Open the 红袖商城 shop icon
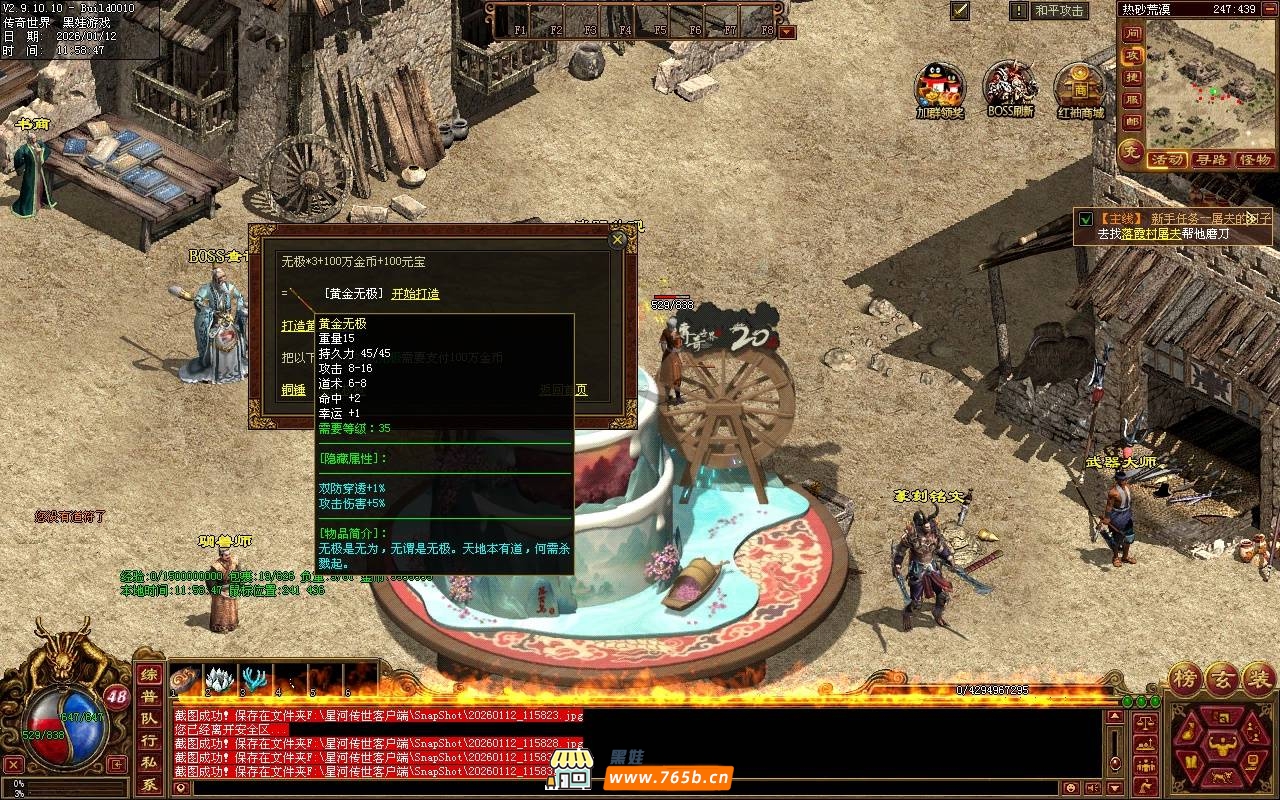 pyautogui.click(x=1080, y=88)
